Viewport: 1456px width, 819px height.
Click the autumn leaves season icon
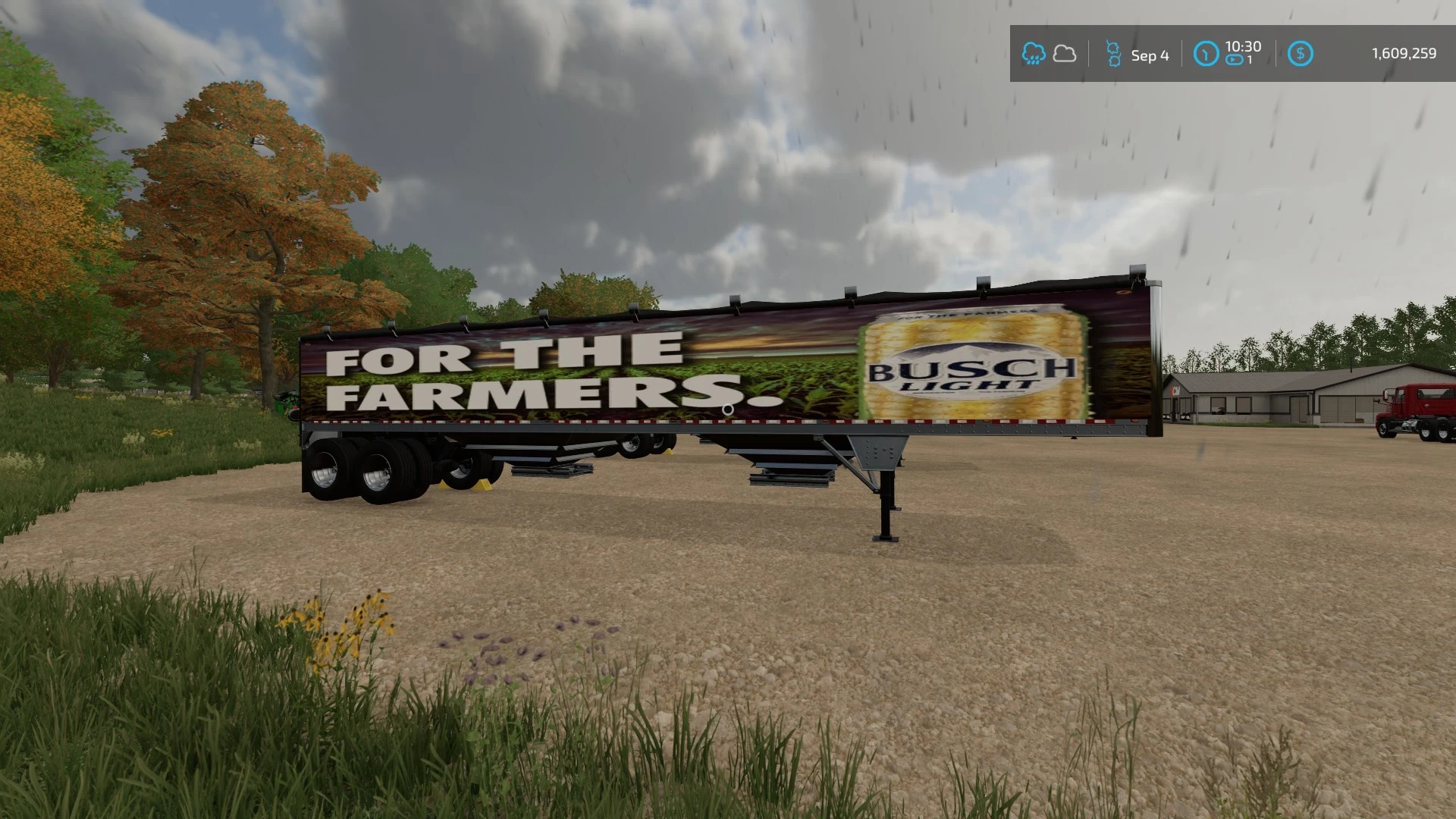[1113, 53]
